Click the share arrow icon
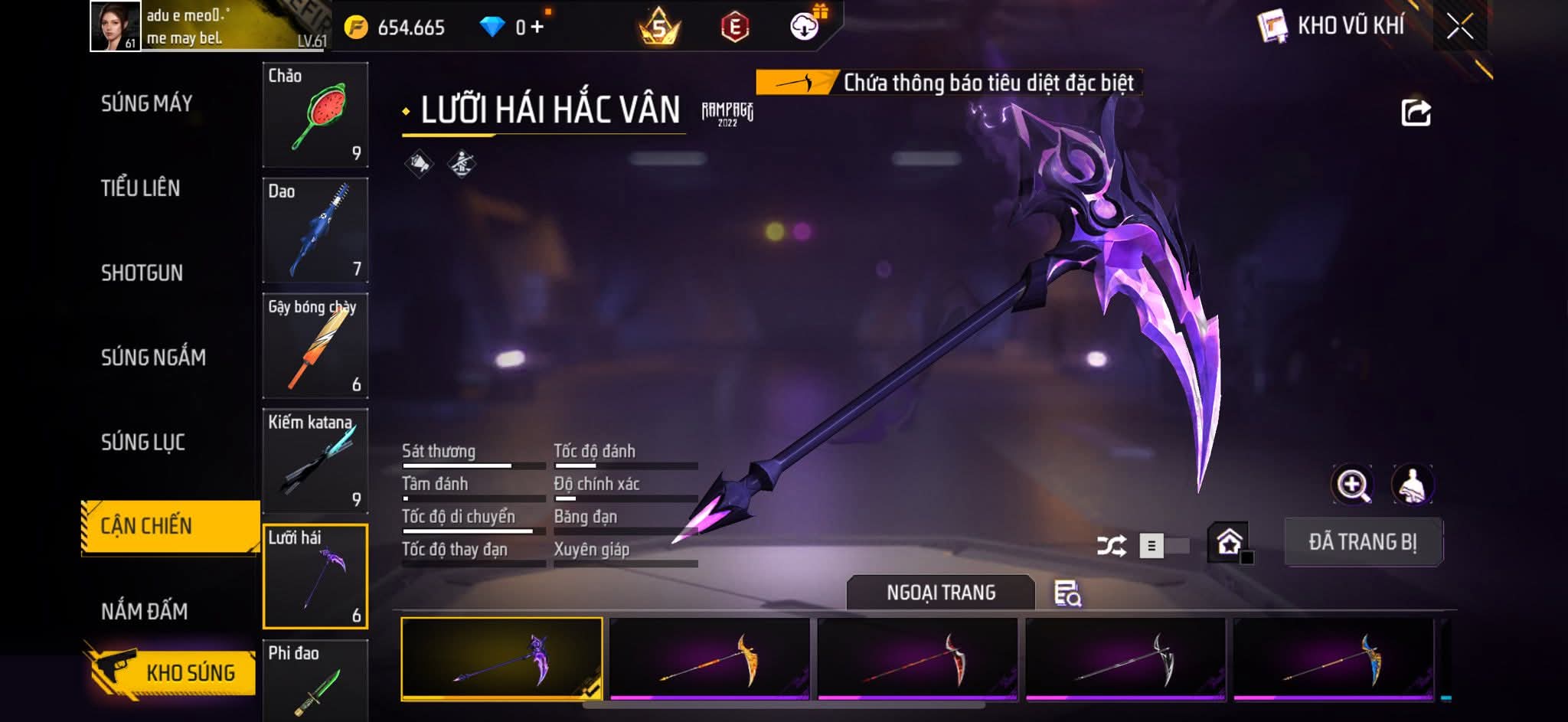The width and height of the screenshot is (1568, 722). [1416, 113]
